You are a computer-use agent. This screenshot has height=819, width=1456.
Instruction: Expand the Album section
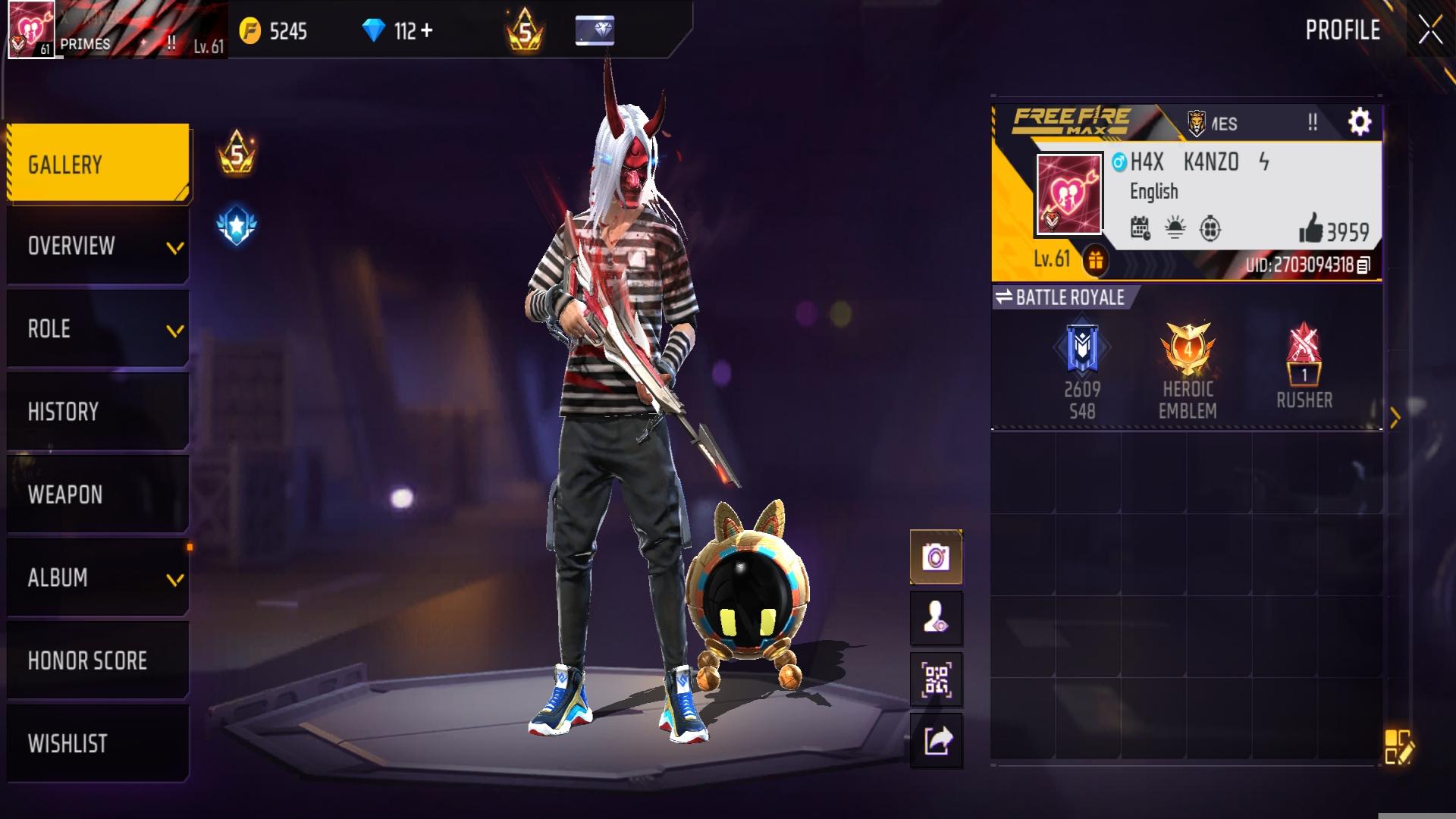(98, 578)
